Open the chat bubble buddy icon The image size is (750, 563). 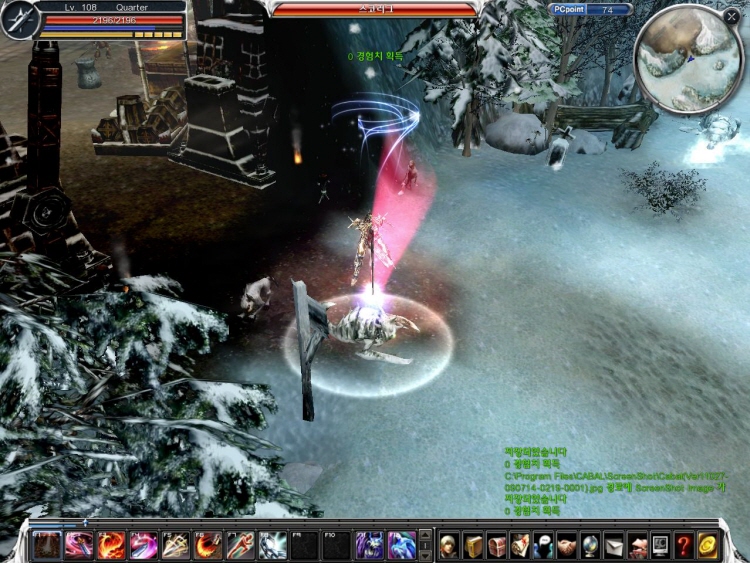543,545
